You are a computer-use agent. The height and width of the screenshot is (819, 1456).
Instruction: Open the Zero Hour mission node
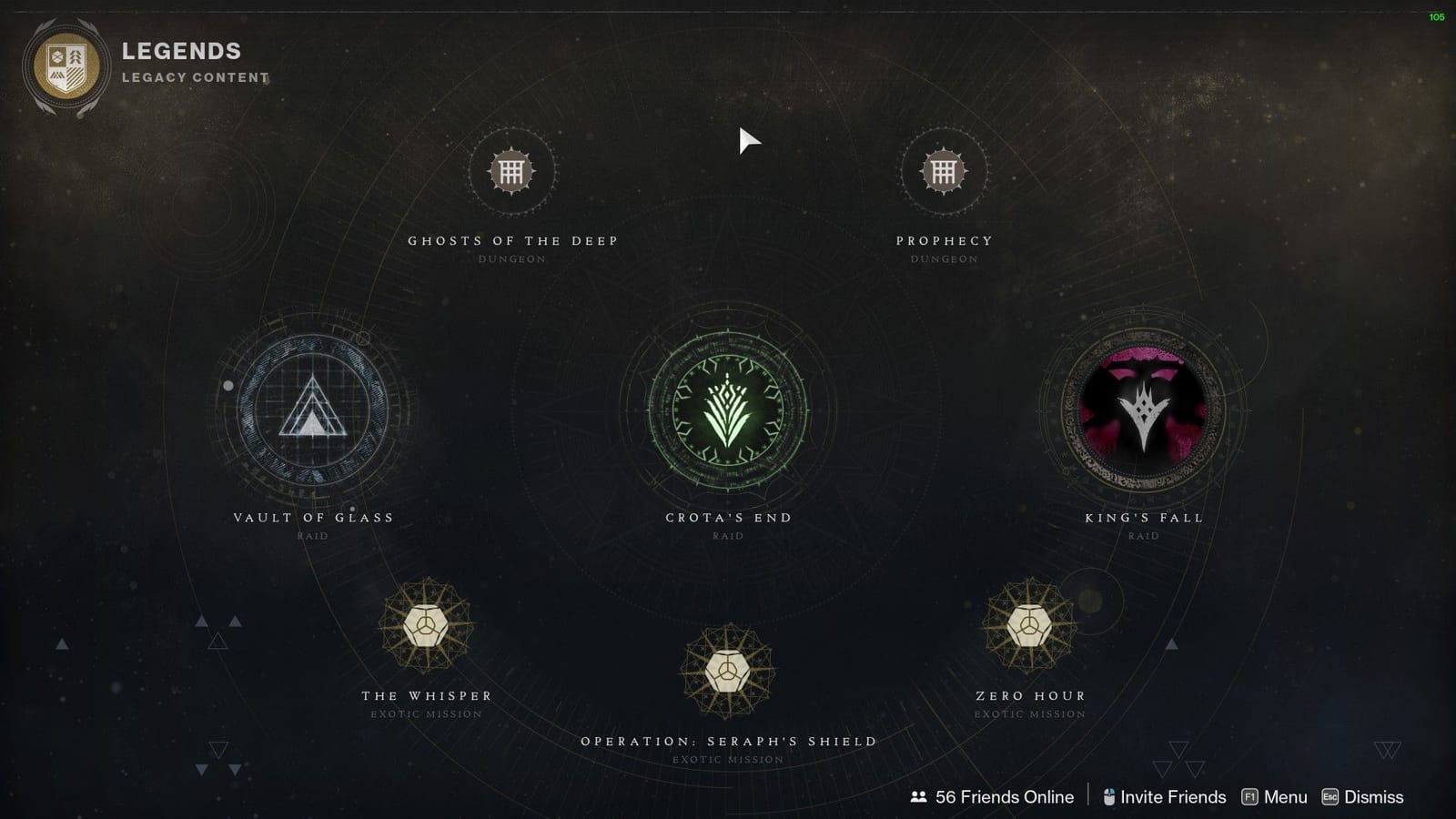1029,625
